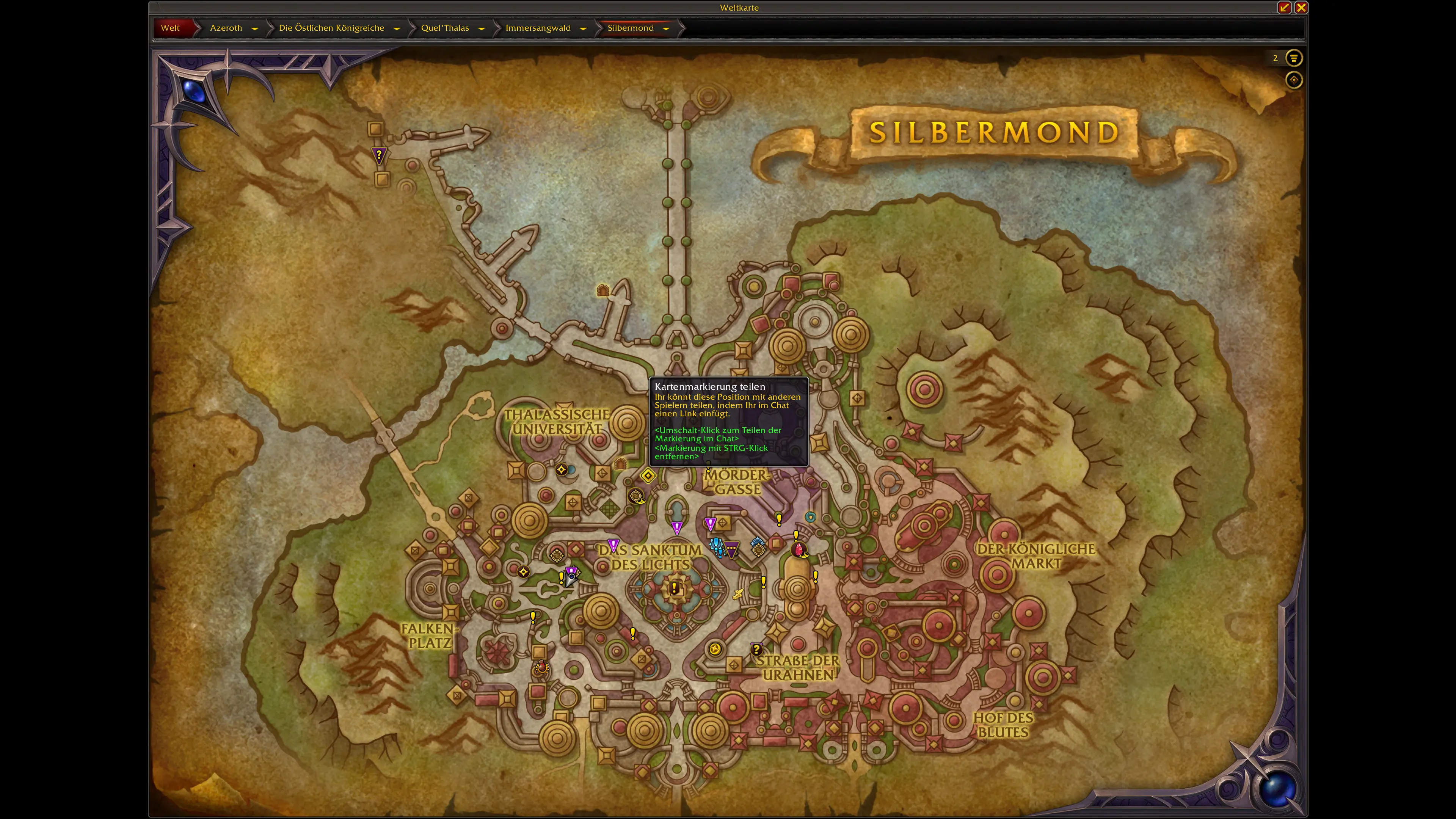The height and width of the screenshot is (819, 1456).
Task: Click the gold star coin marker
Action: click(x=714, y=649)
